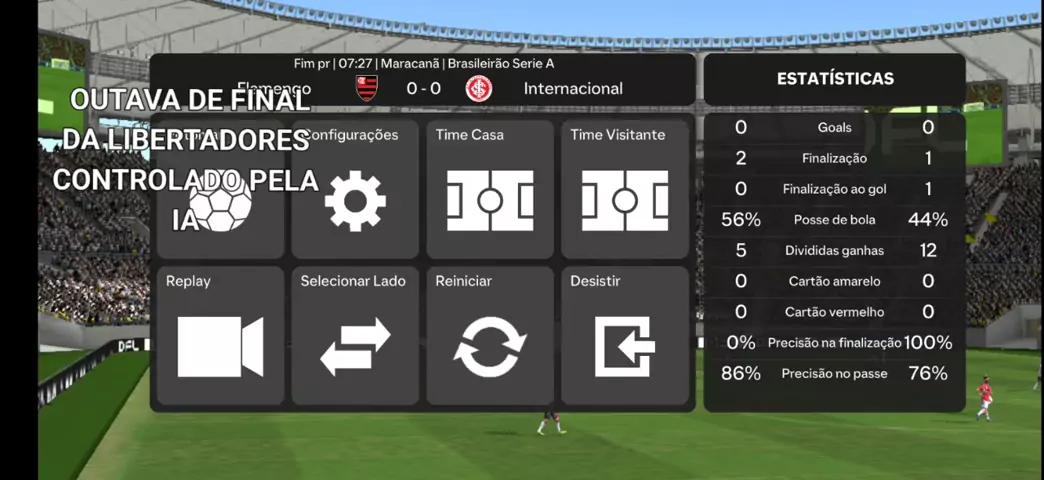Select the Time Visitante tile
This screenshot has width=1044, height=480.
(x=625, y=191)
